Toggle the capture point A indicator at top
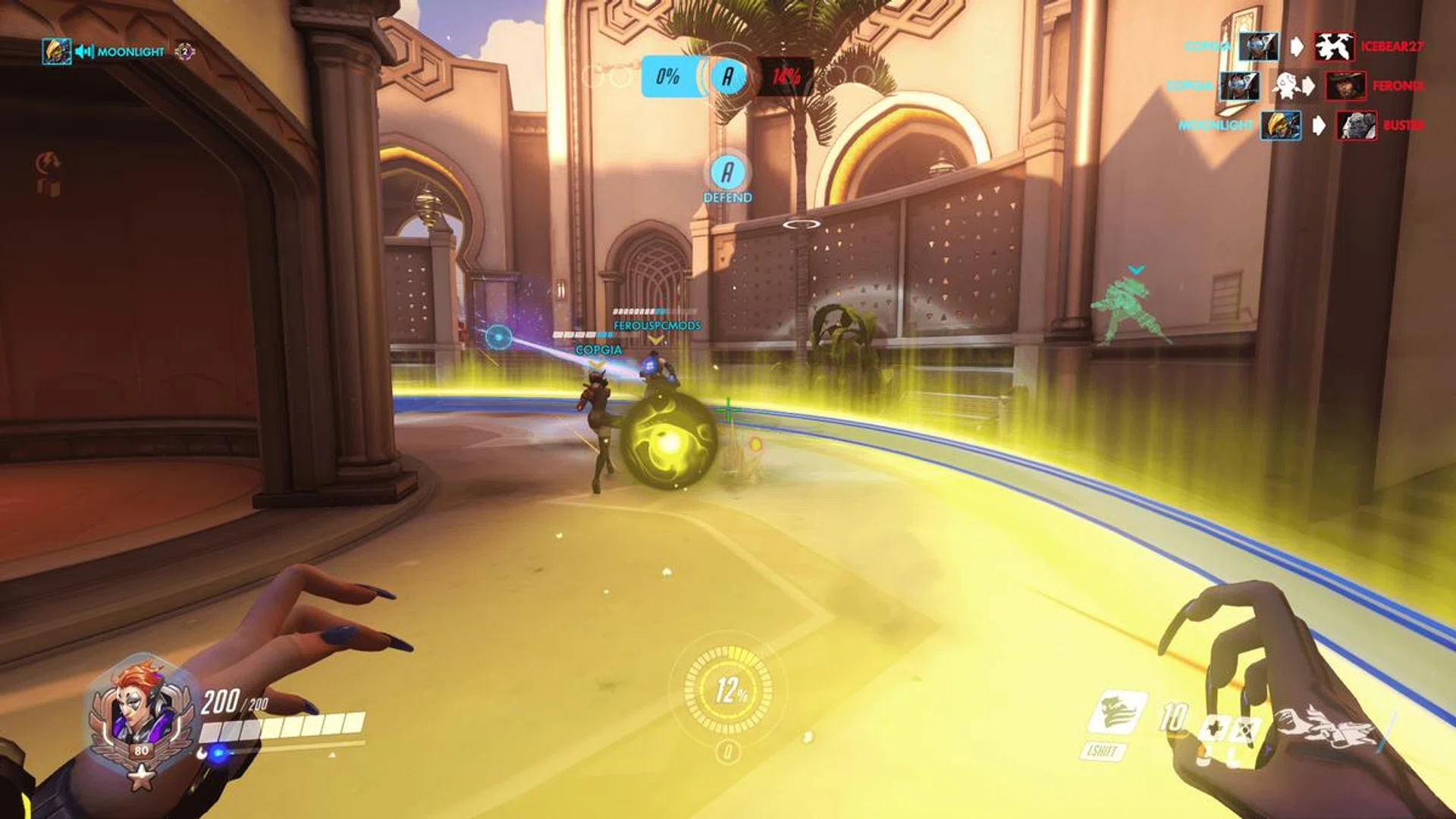Screen dimensions: 1456x819 pyautogui.click(x=726, y=76)
